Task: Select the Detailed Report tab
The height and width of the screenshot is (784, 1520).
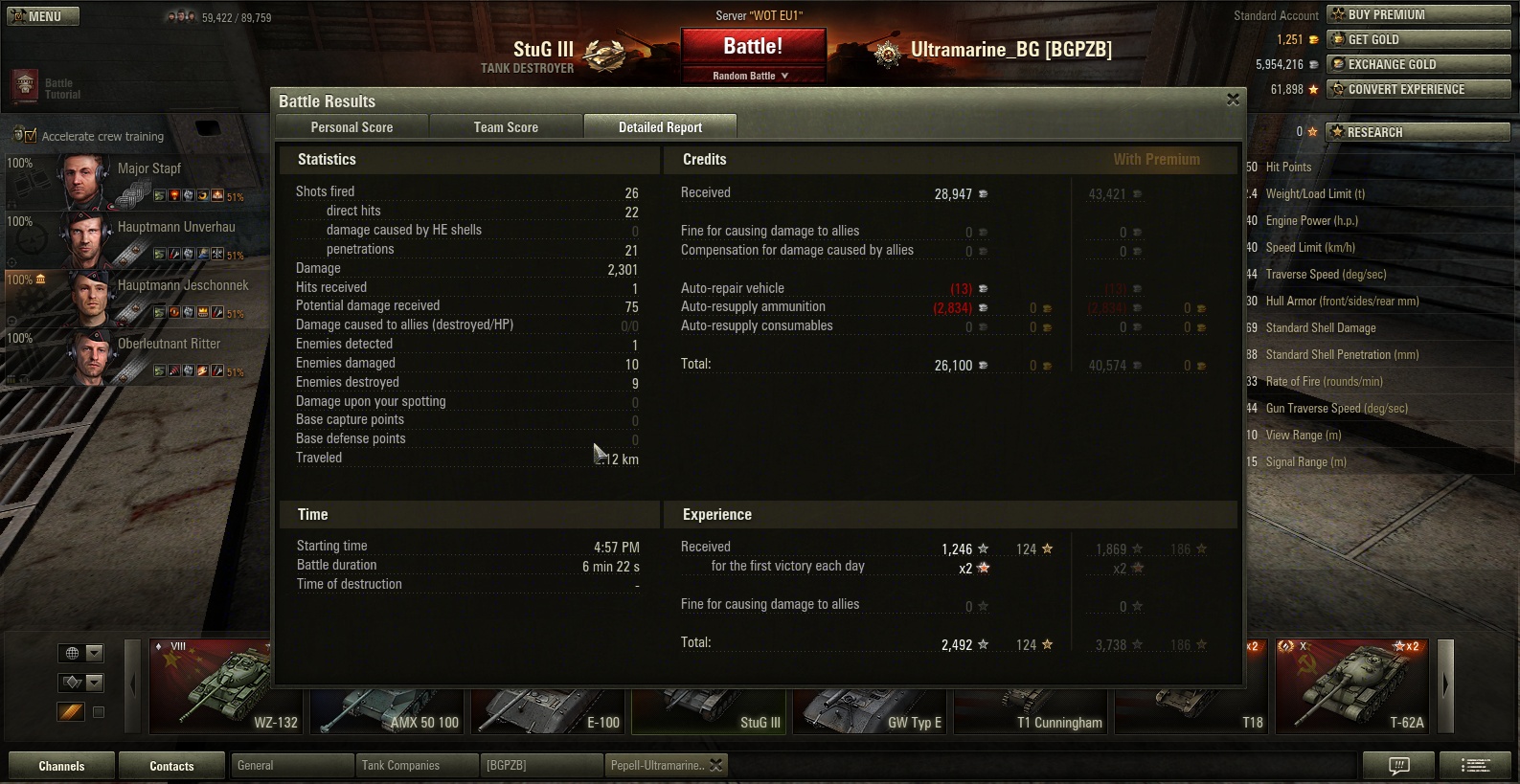Action: point(660,127)
